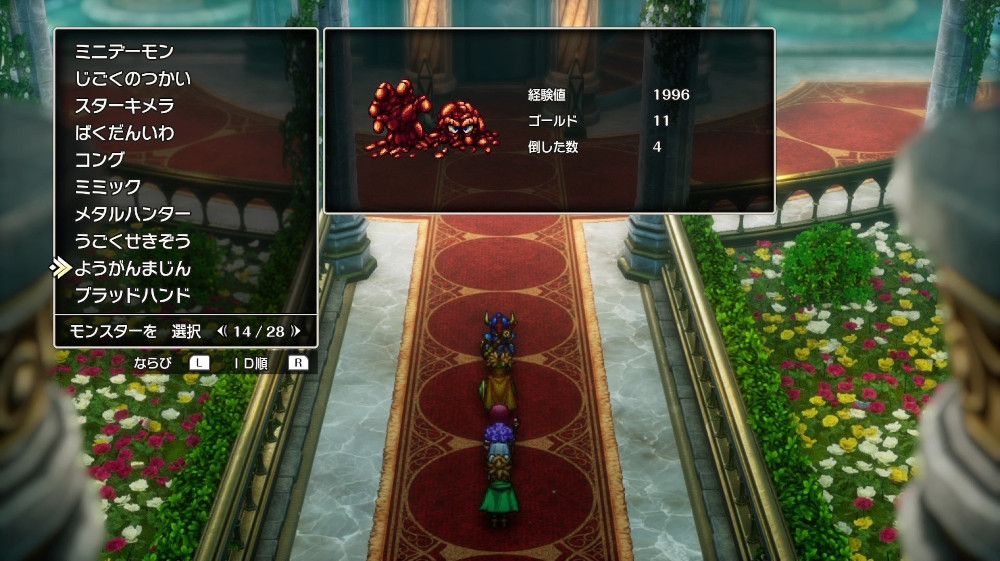This screenshot has height=561, width=1000.
Task: Go to previous page with left arrows
Action: 222,330
